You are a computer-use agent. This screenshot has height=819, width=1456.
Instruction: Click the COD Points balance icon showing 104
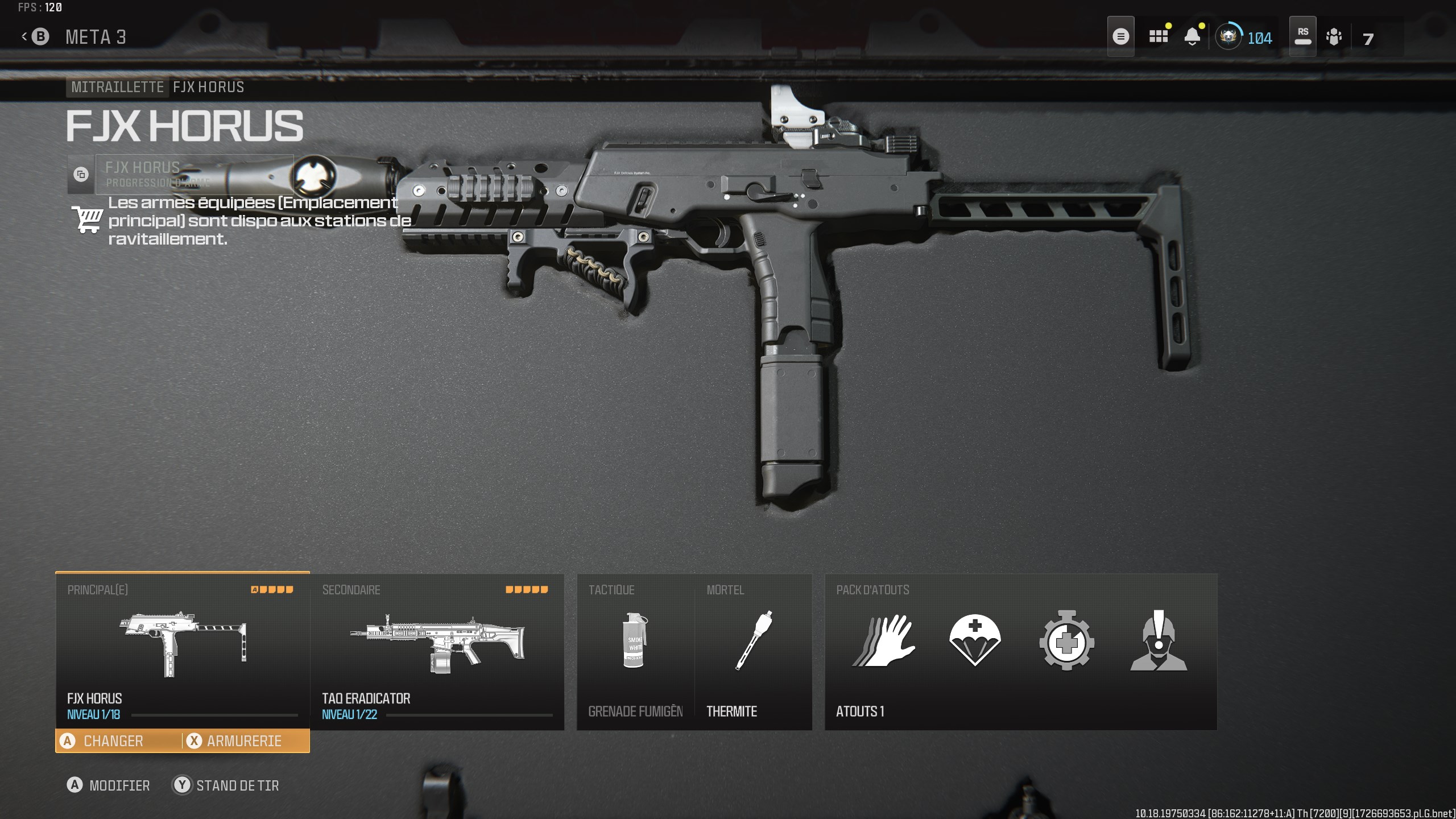point(1230,38)
